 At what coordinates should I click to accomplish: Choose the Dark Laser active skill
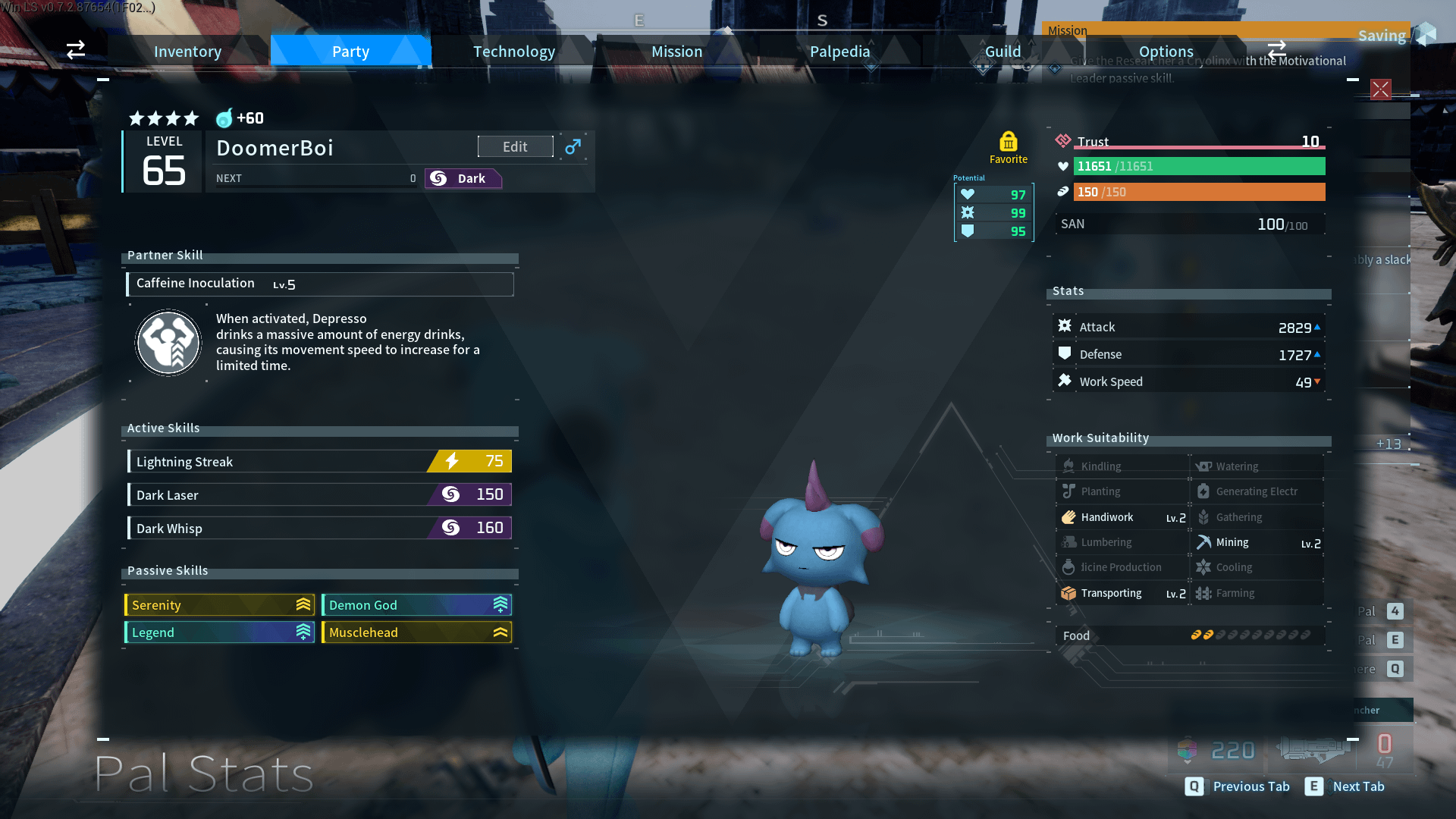[x=319, y=495]
